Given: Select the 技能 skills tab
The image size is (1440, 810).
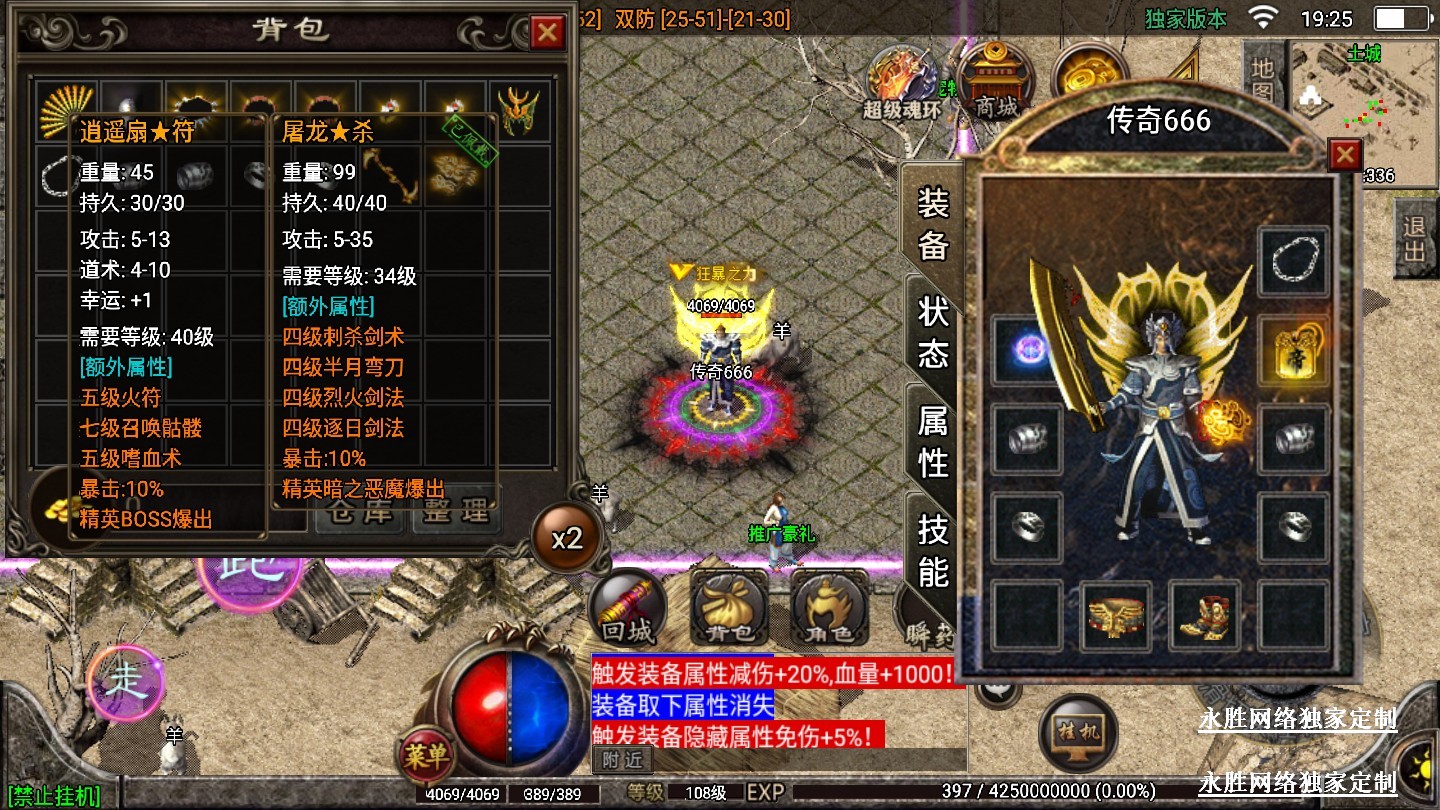Looking at the screenshot, I should [932, 551].
